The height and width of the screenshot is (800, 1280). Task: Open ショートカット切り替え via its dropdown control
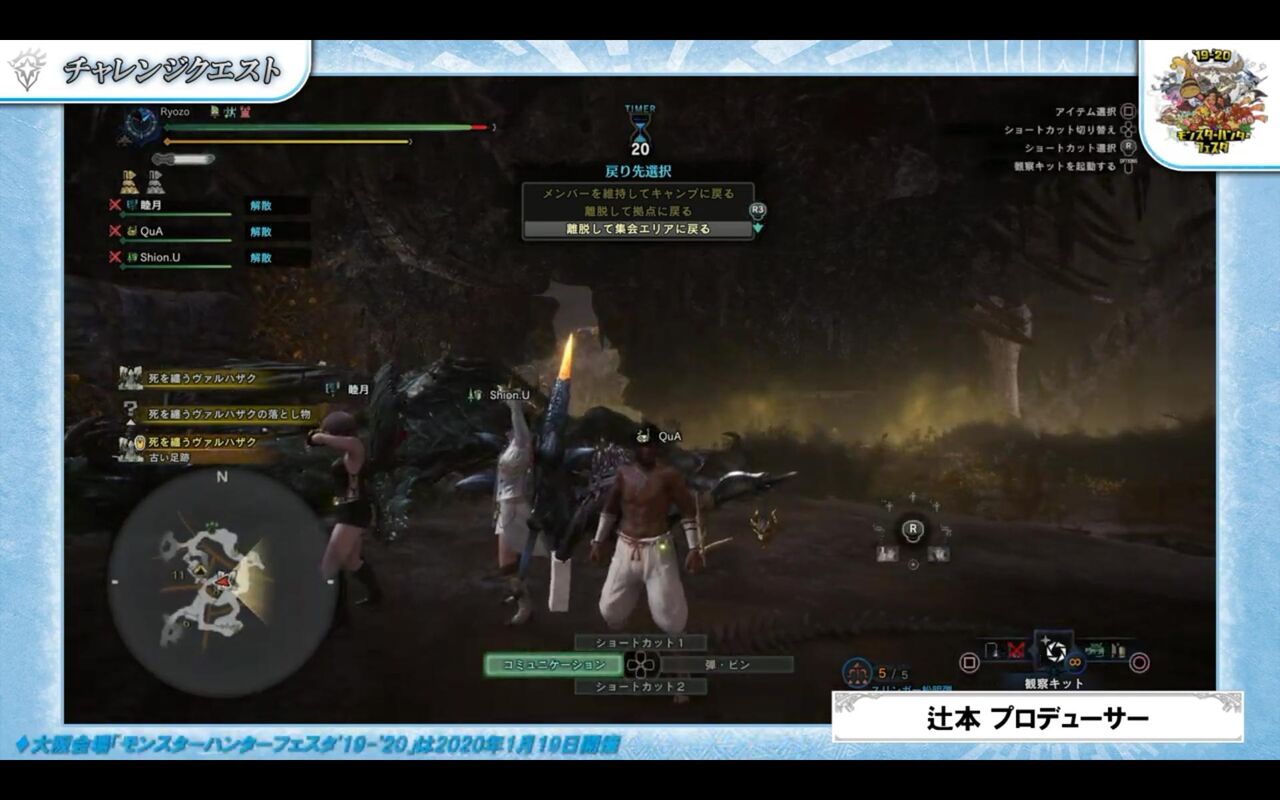pos(1128,130)
